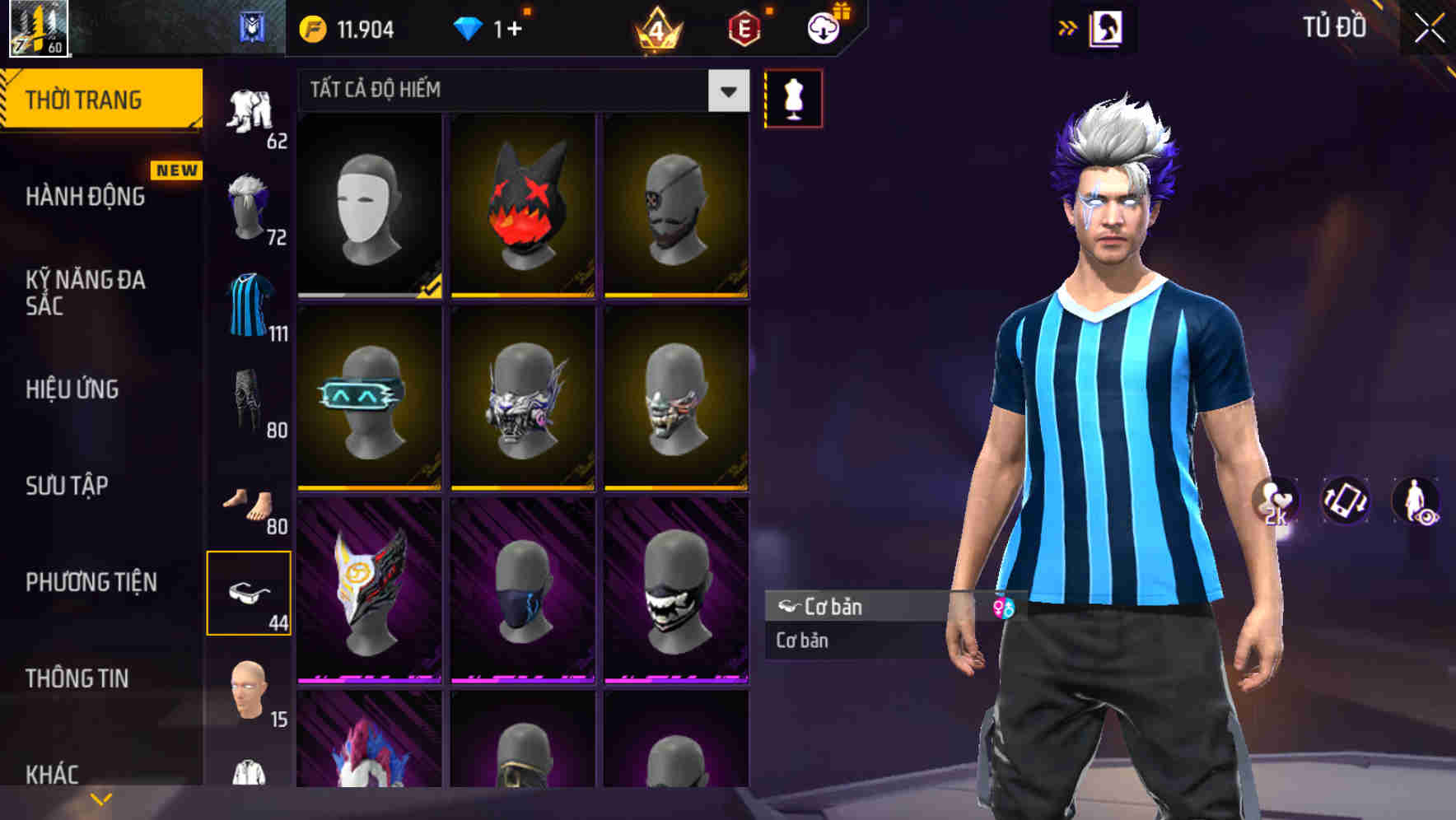Image resolution: width=1456 pixels, height=820 pixels.
Task: Click the mannequin preview icon beside the dropdown
Action: click(793, 97)
